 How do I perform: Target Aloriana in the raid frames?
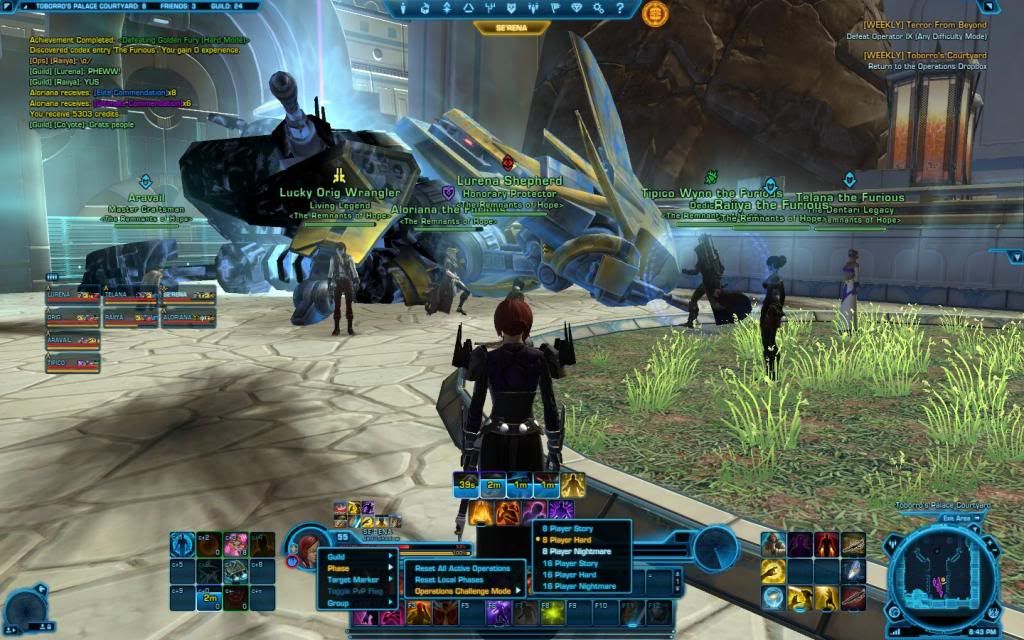click(x=188, y=318)
